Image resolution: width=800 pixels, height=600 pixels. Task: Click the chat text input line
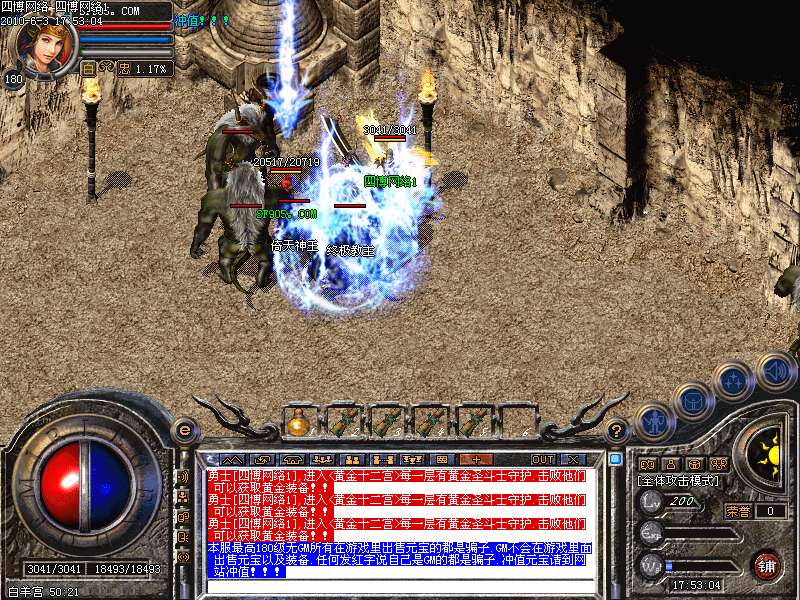pyautogui.click(x=400, y=587)
